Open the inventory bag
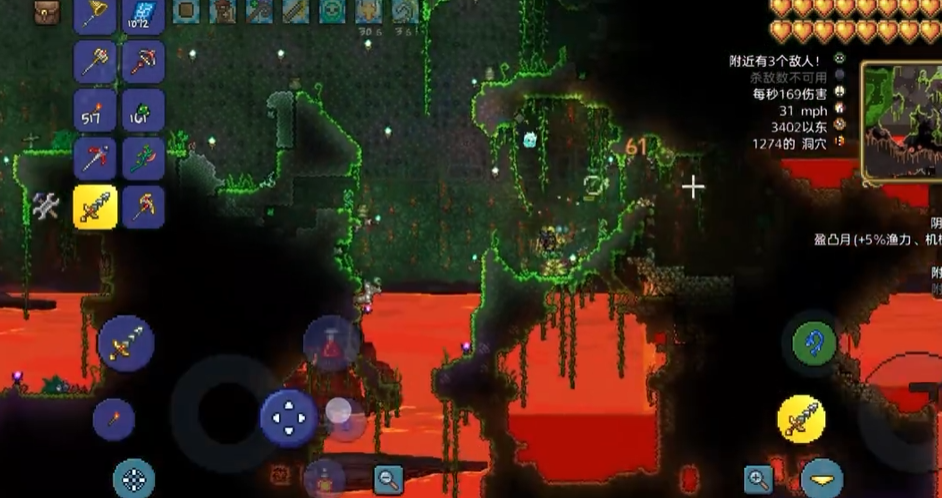 pyautogui.click(x=47, y=12)
